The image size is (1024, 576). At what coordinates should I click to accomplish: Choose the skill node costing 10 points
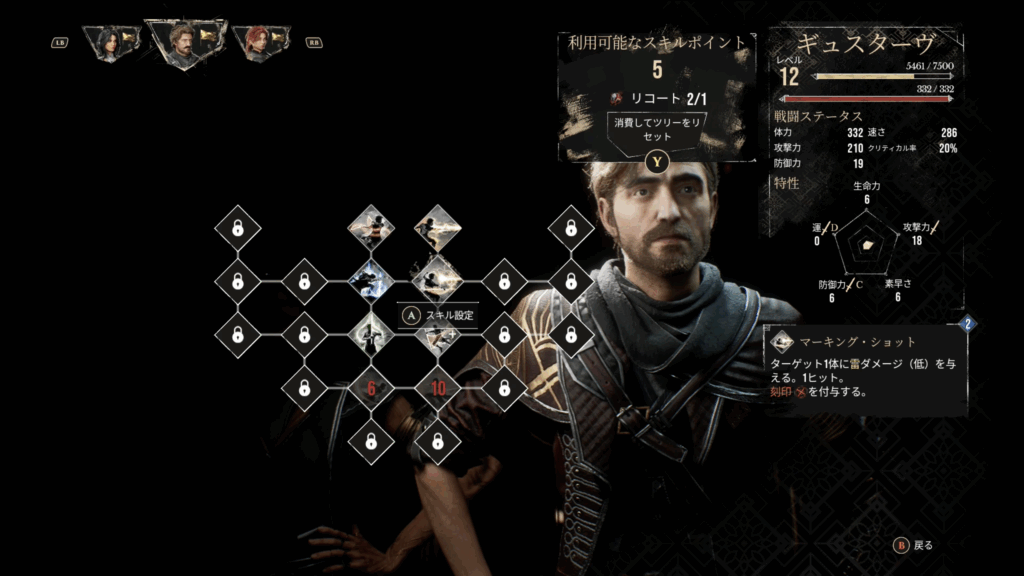(437, 387)
